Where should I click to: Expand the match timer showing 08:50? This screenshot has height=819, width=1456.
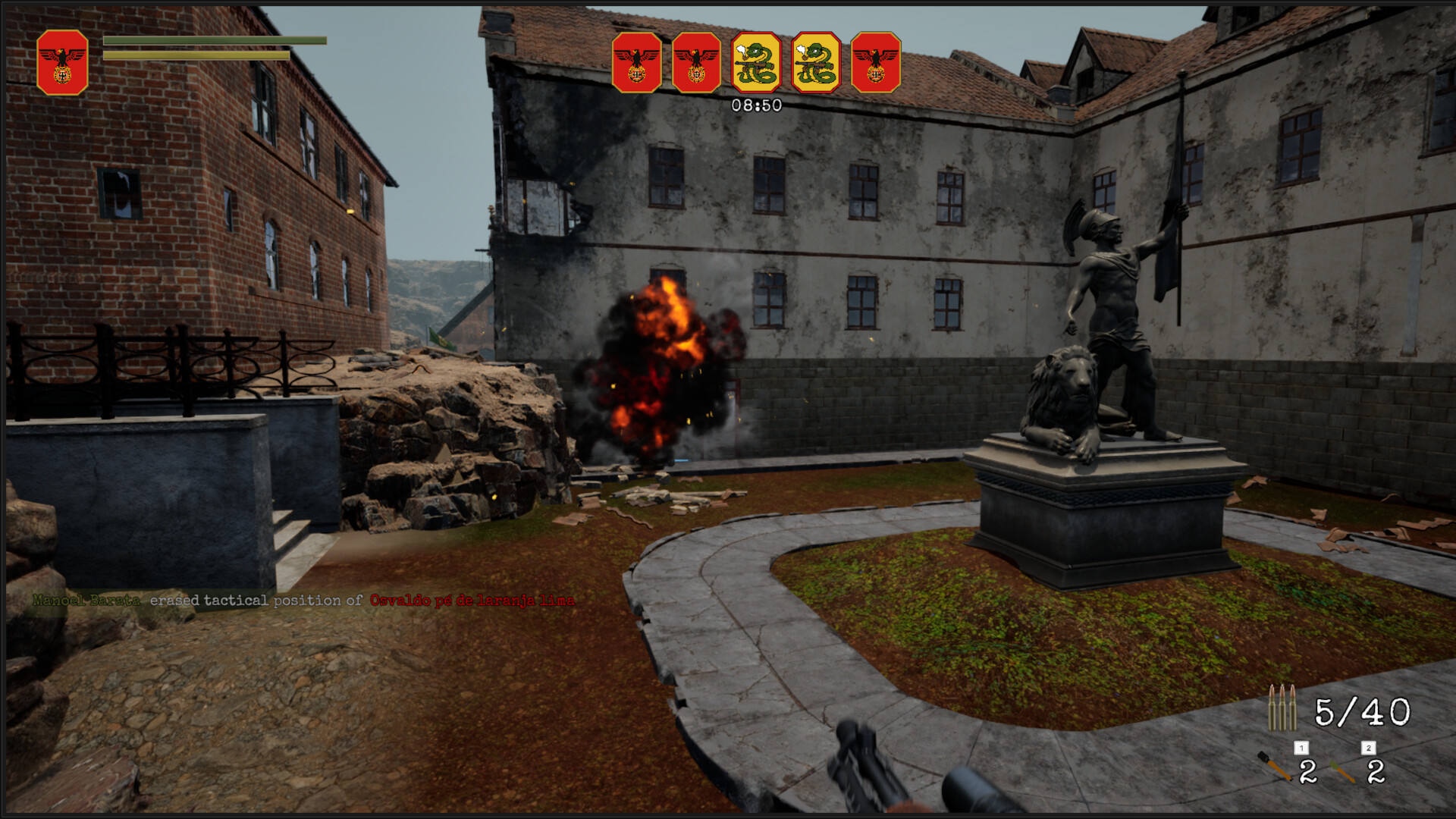coord(755,104)
